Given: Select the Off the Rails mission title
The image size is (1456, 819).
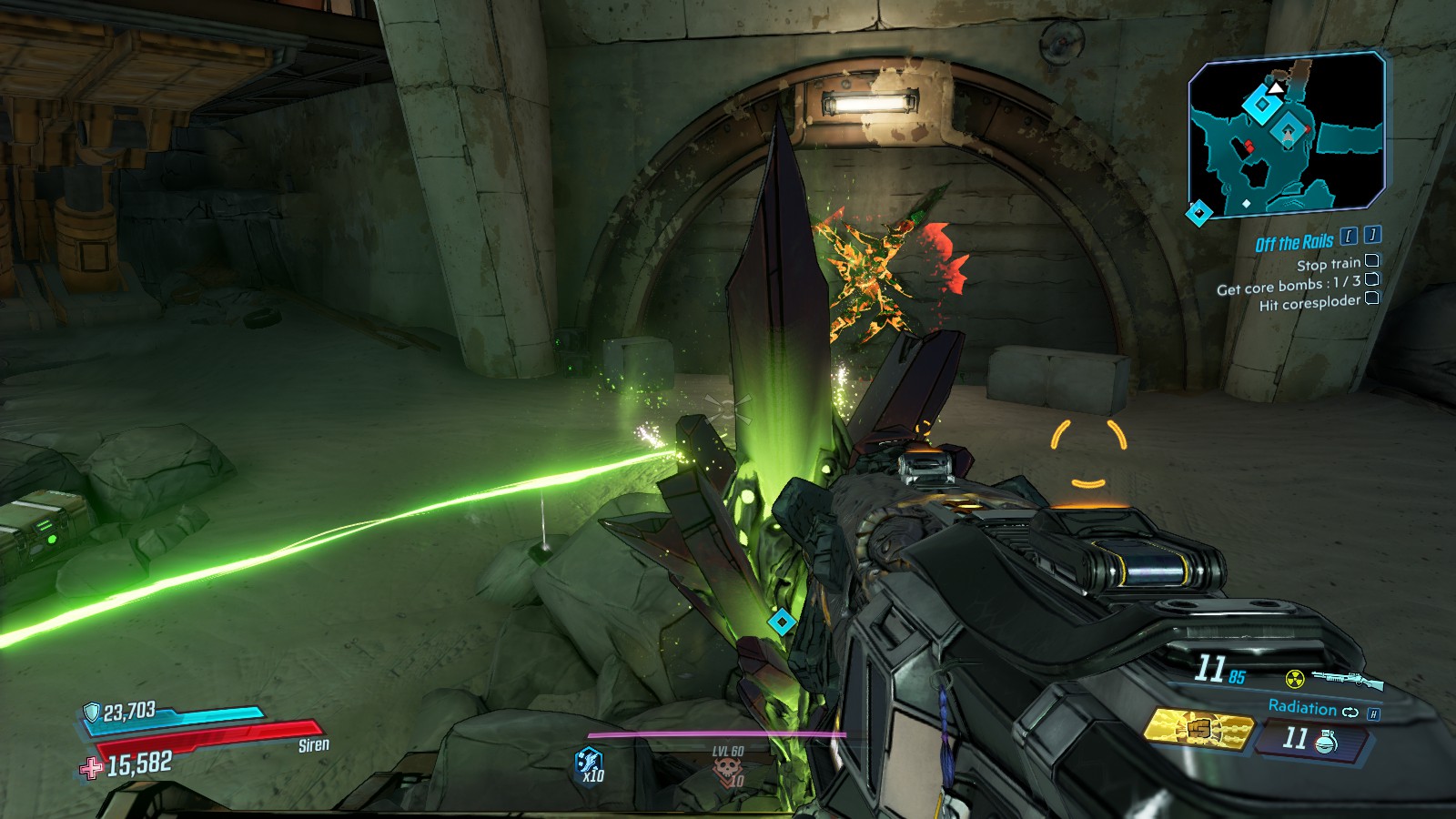Looking at the screenshot, I should point(1293,243).
